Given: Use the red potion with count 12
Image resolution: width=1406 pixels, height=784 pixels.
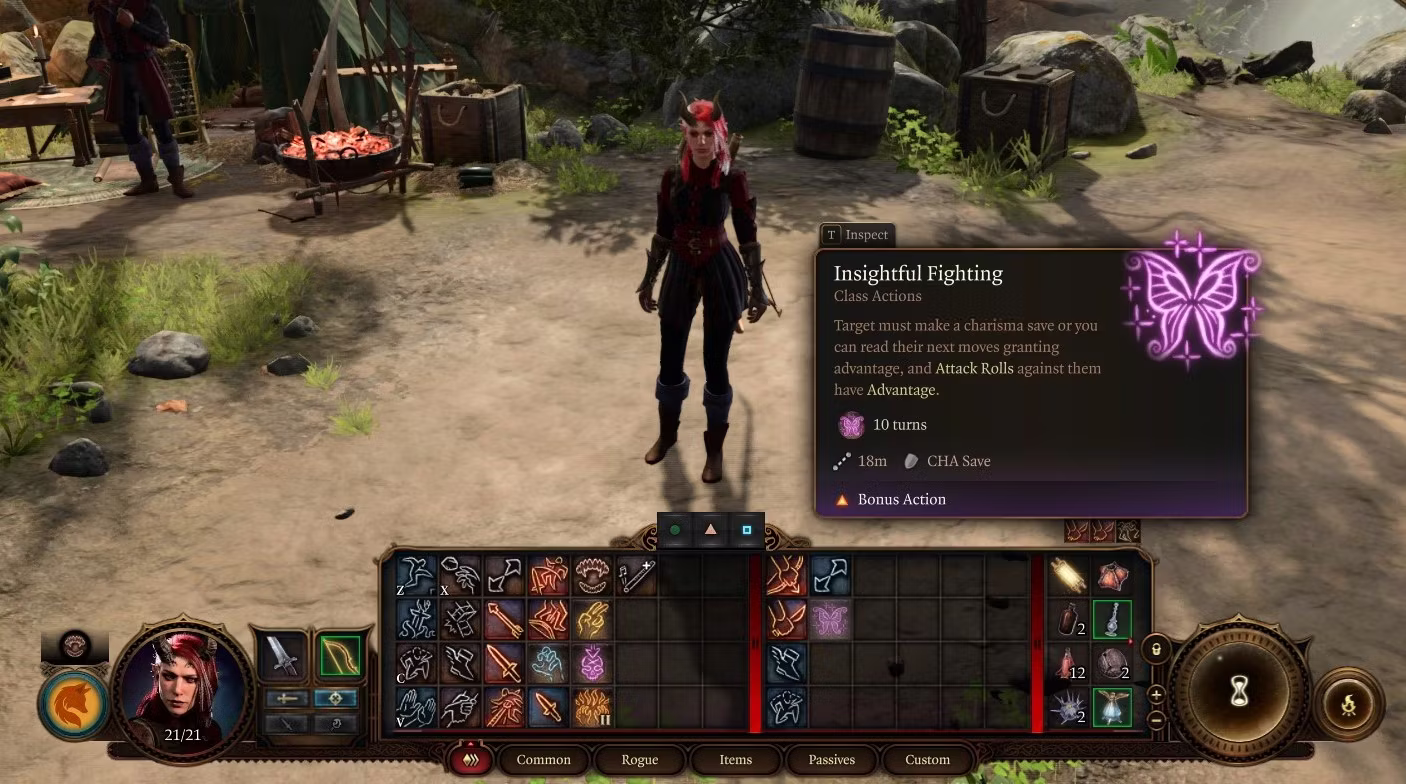Looking at the screenshot, I should point(1069,663).
